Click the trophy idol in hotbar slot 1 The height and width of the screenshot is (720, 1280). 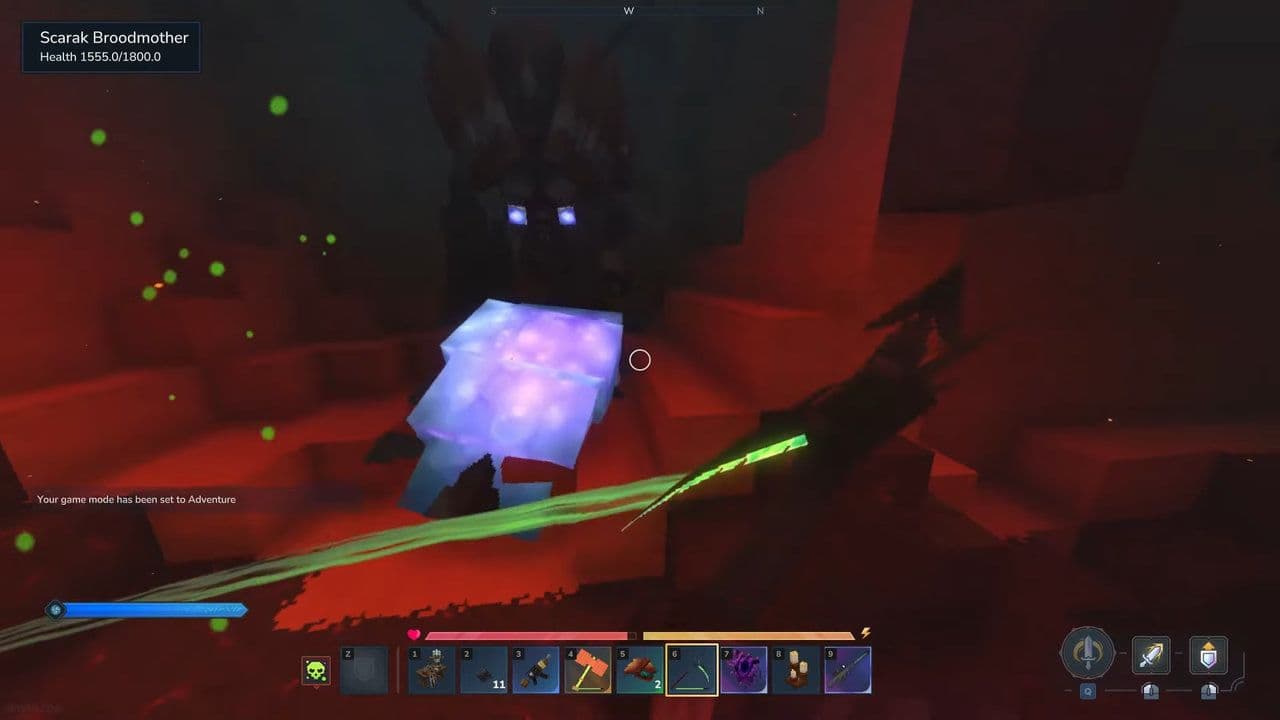pos(430,670)
